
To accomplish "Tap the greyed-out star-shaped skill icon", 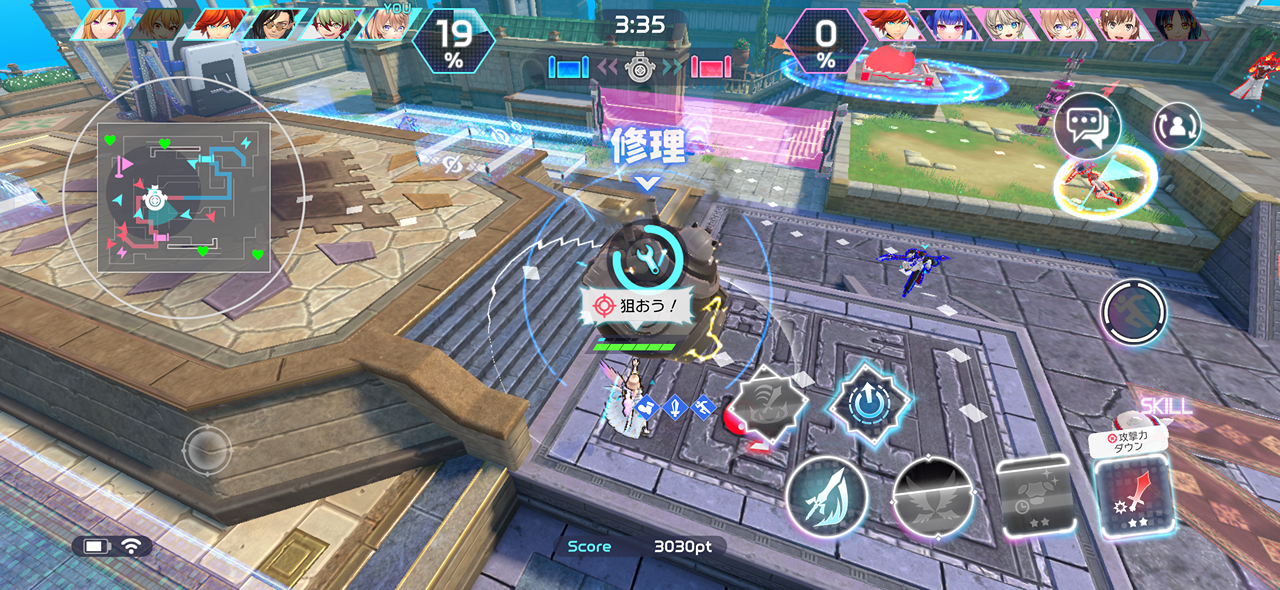I will pos(766,403).
